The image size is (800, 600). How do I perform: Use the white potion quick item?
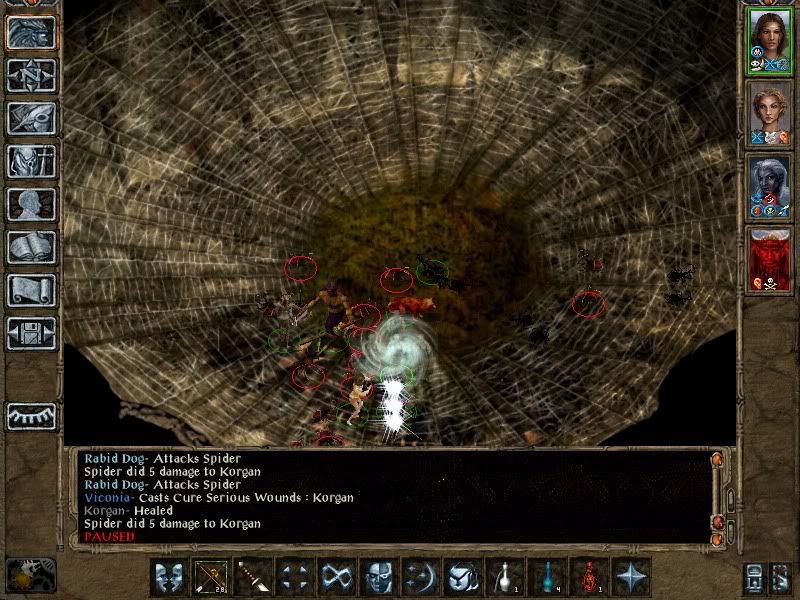(x=504, y=576)
